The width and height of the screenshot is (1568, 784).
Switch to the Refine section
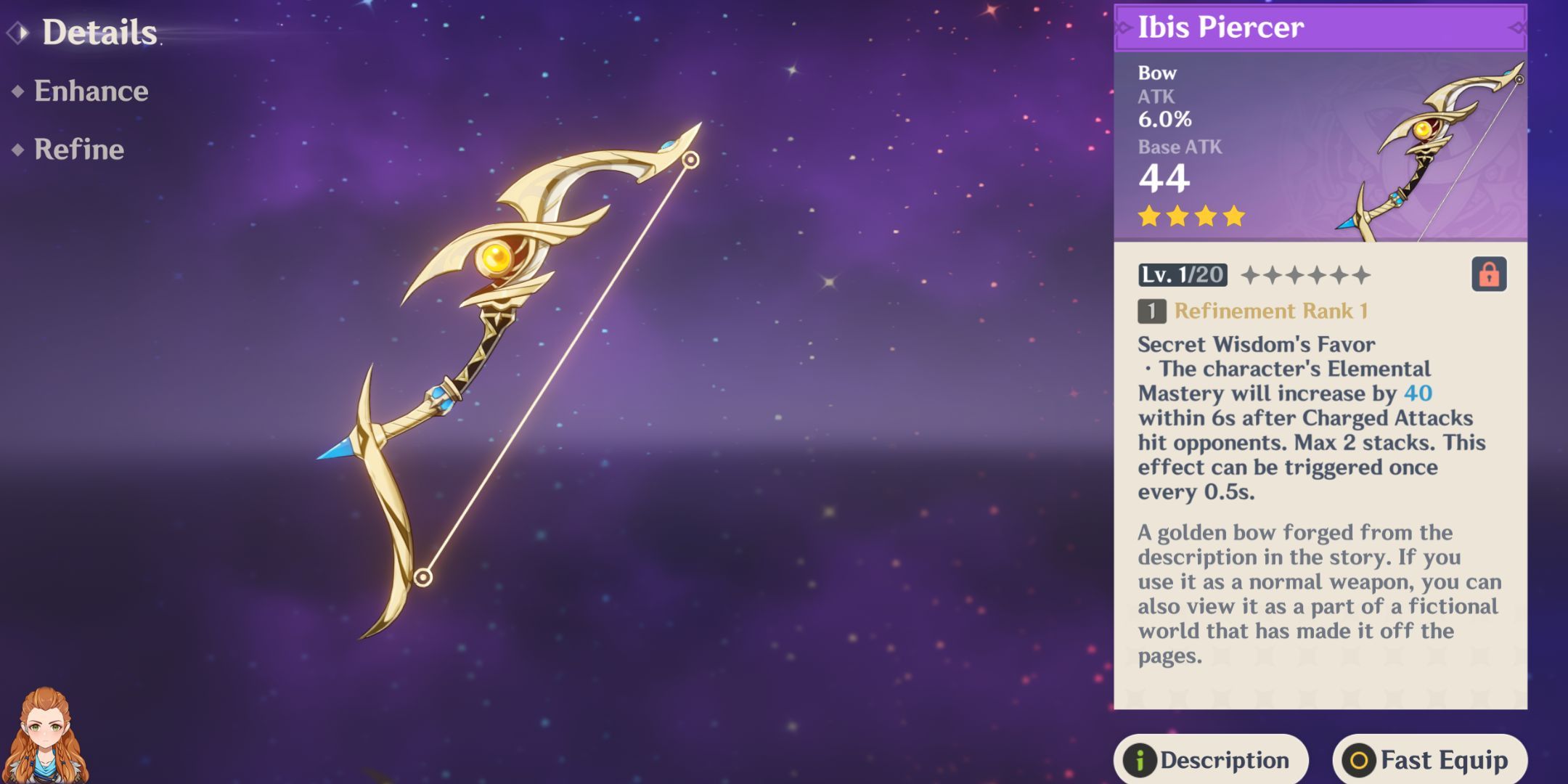tap(78, 150)
